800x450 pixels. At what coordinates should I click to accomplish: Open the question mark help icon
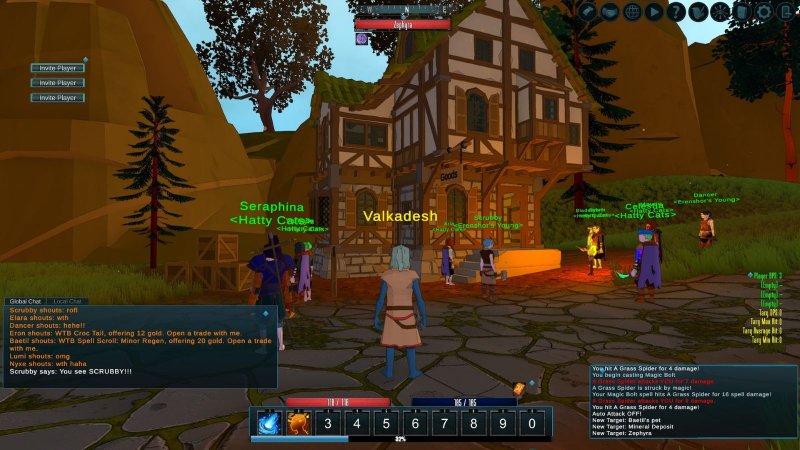coord(677,12)
